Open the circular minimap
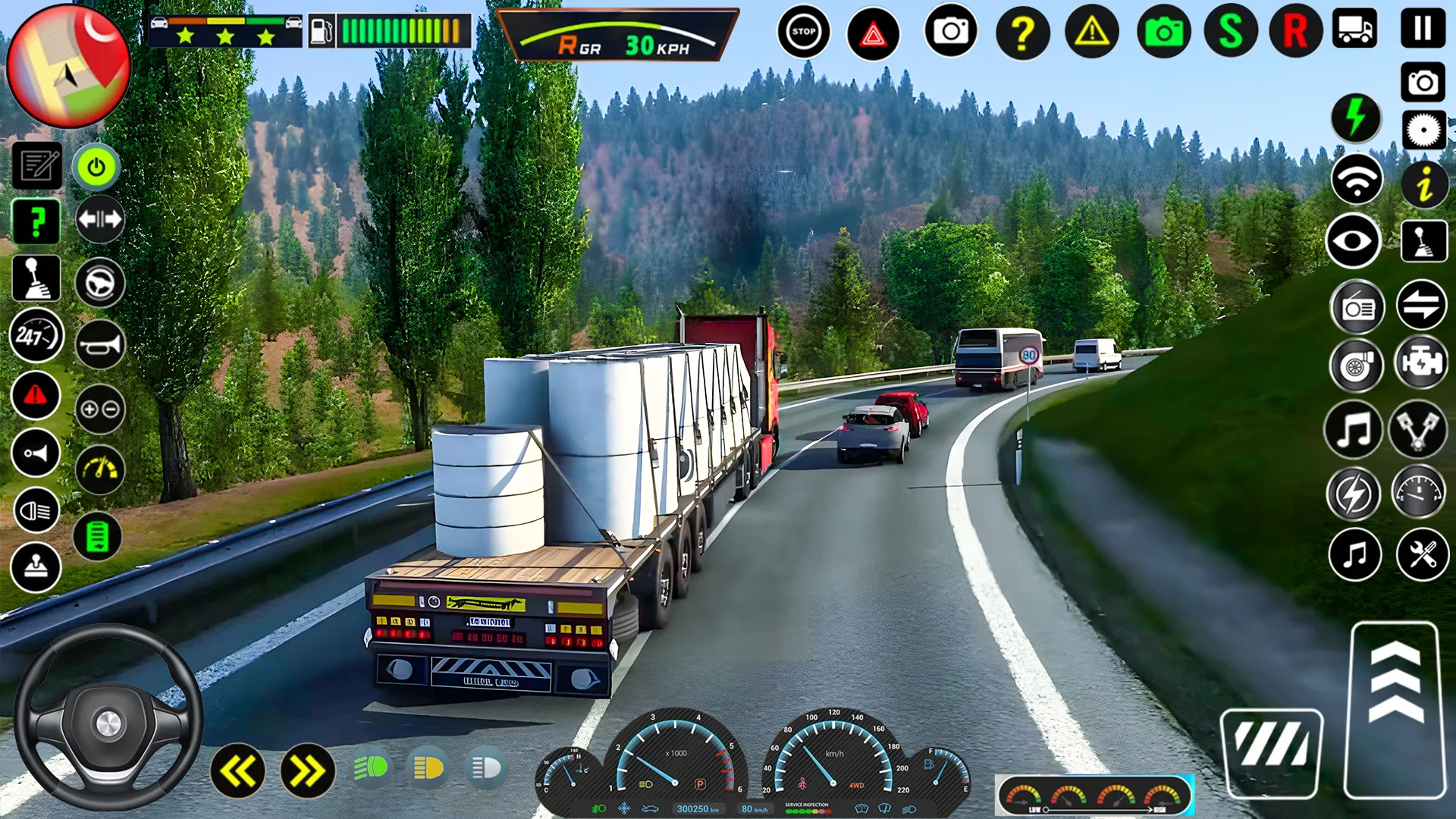 coord(68,67)
